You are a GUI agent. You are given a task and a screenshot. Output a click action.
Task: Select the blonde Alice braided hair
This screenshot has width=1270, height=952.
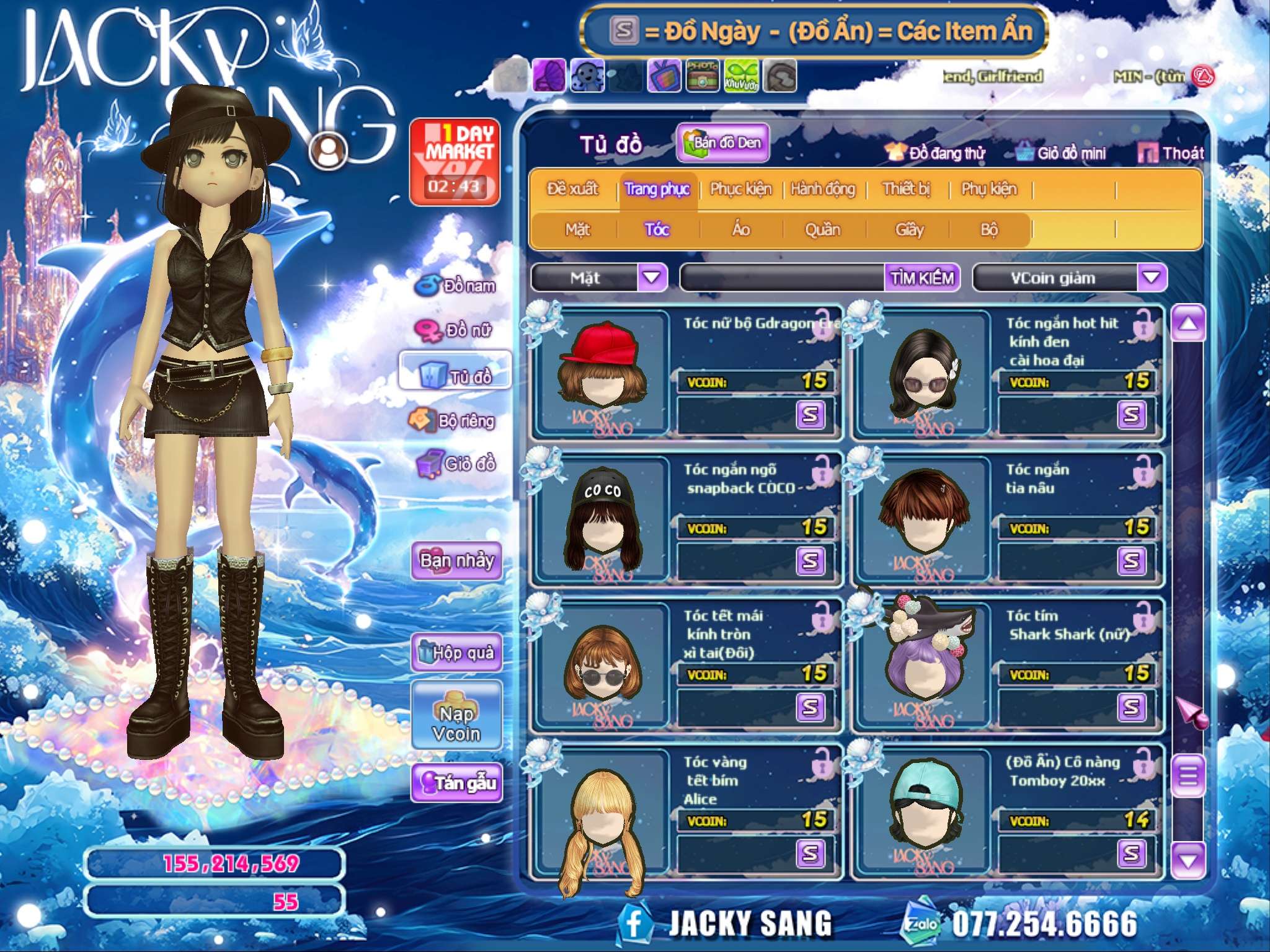click(x=601, y=812)
